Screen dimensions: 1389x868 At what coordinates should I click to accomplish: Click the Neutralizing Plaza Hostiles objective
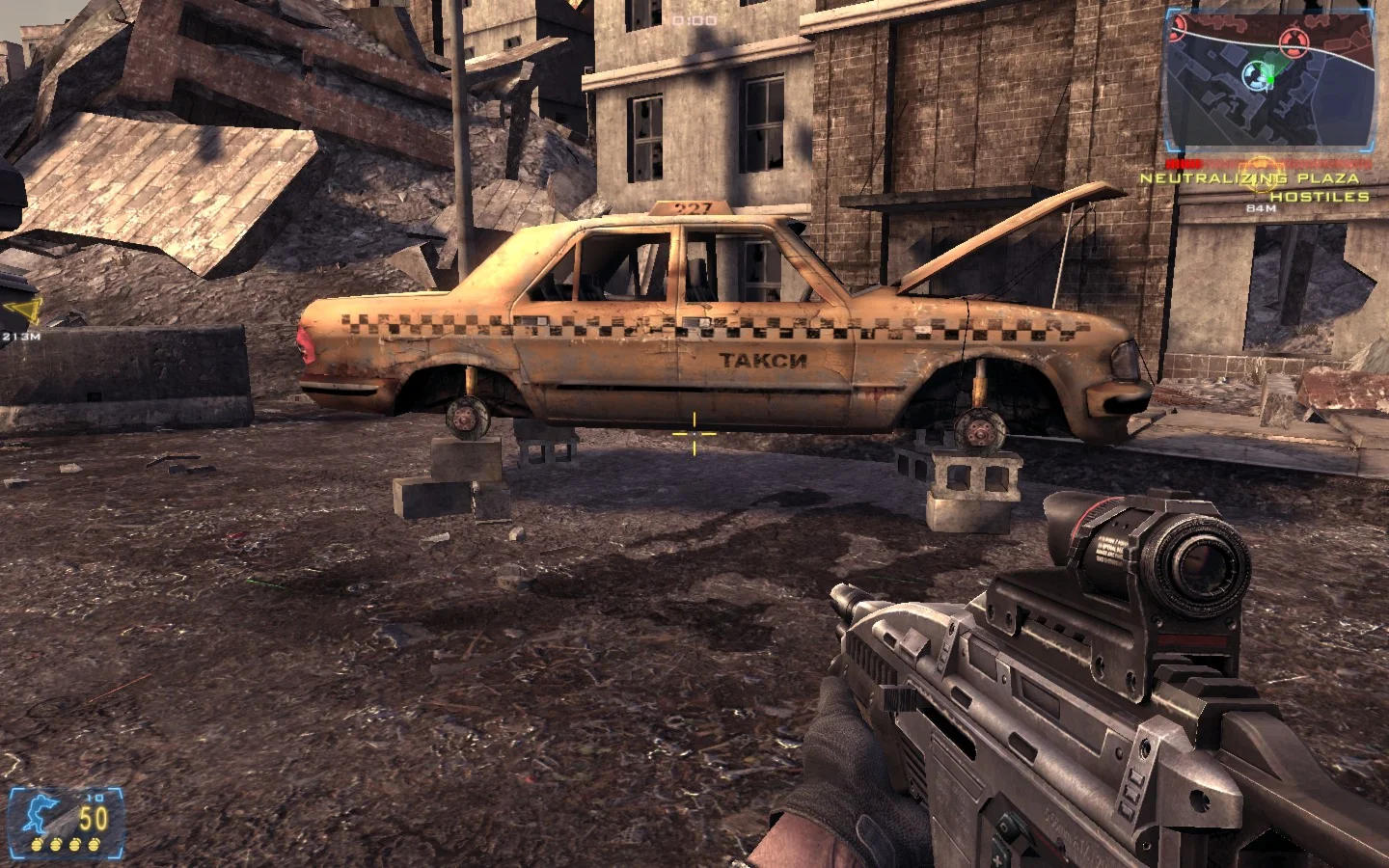[x=1254, y=187]
